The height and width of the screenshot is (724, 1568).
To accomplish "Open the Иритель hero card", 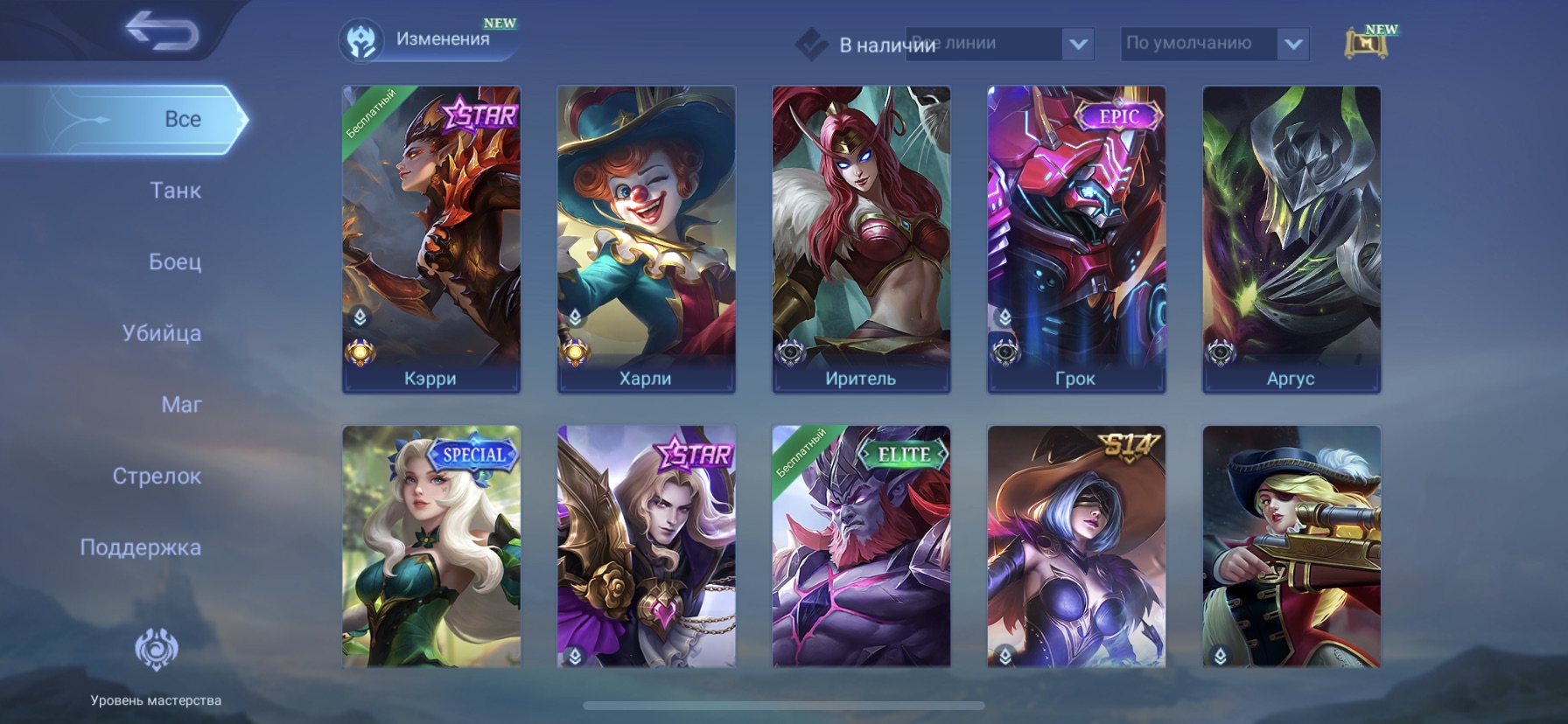I will click(862, 239).
